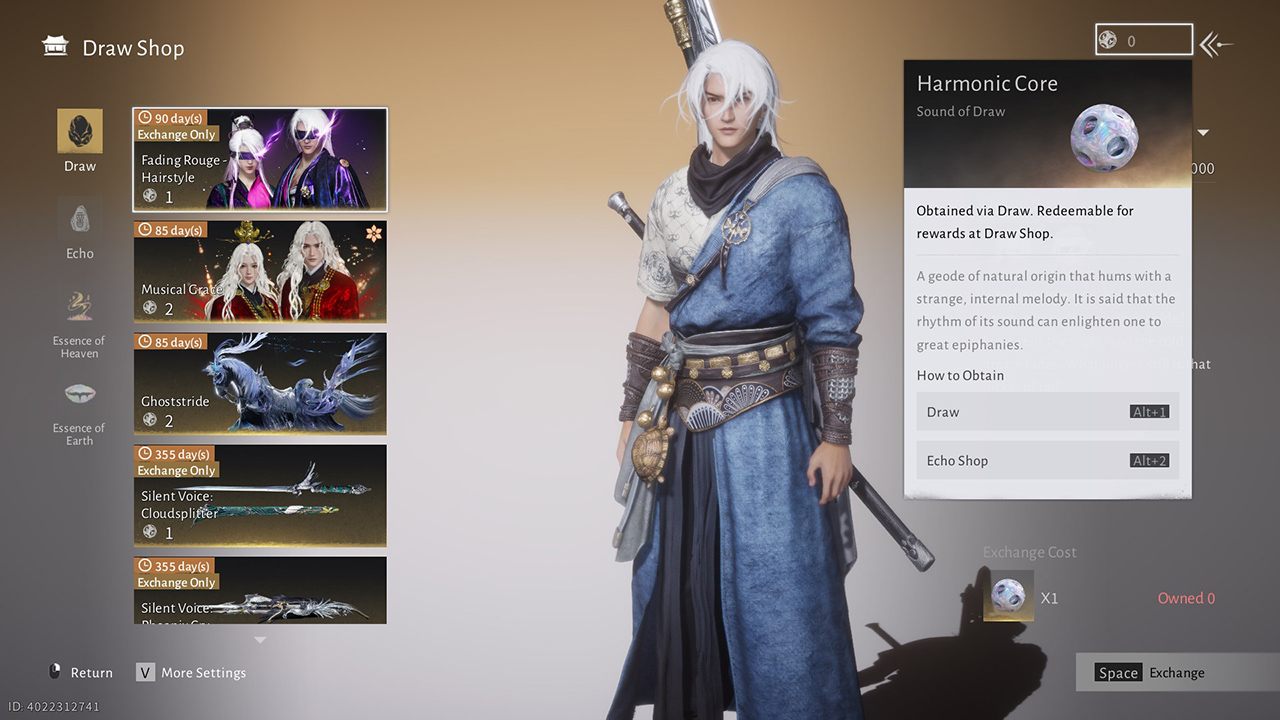Click the Harmonic Core currency counter
This screenshot has height=720, width=1280.
click(1144, 41)
